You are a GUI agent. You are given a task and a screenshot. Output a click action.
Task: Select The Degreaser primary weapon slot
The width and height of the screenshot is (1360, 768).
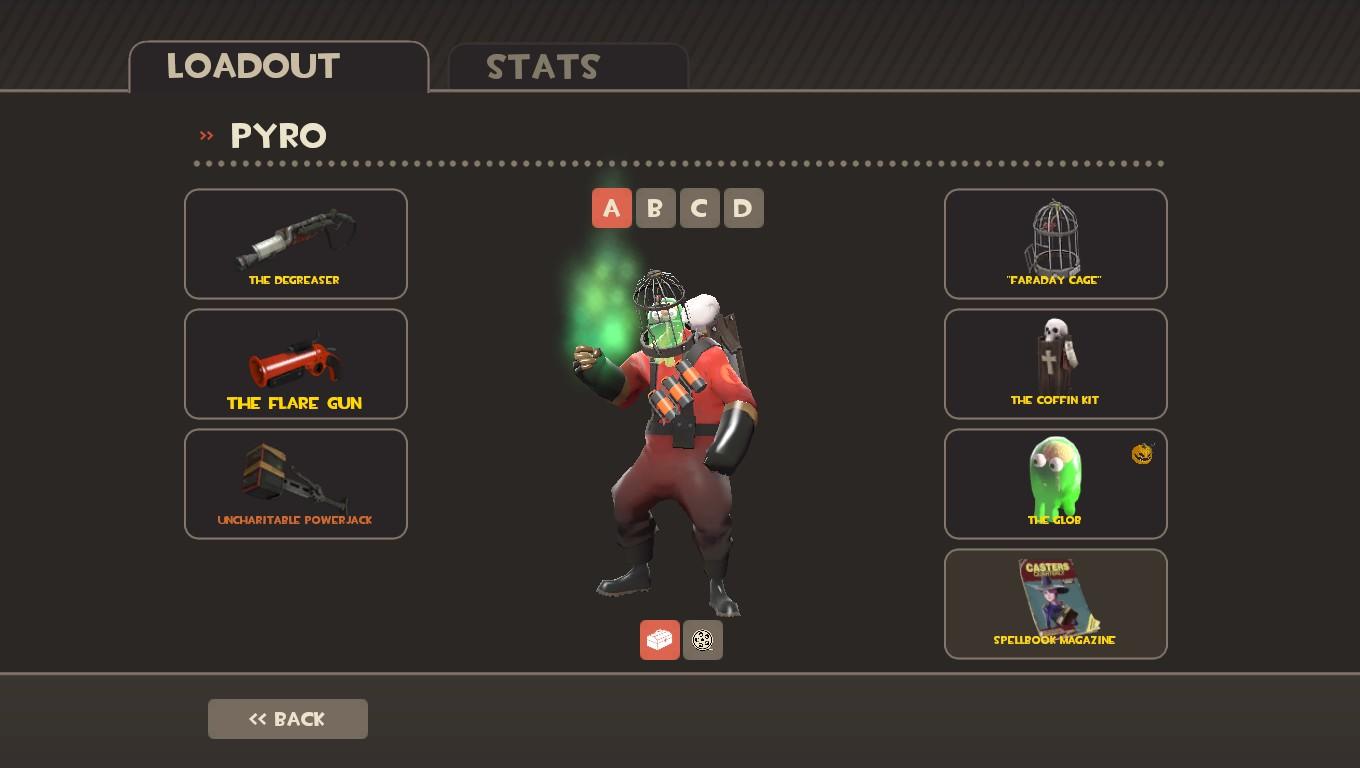pos(296,244)
